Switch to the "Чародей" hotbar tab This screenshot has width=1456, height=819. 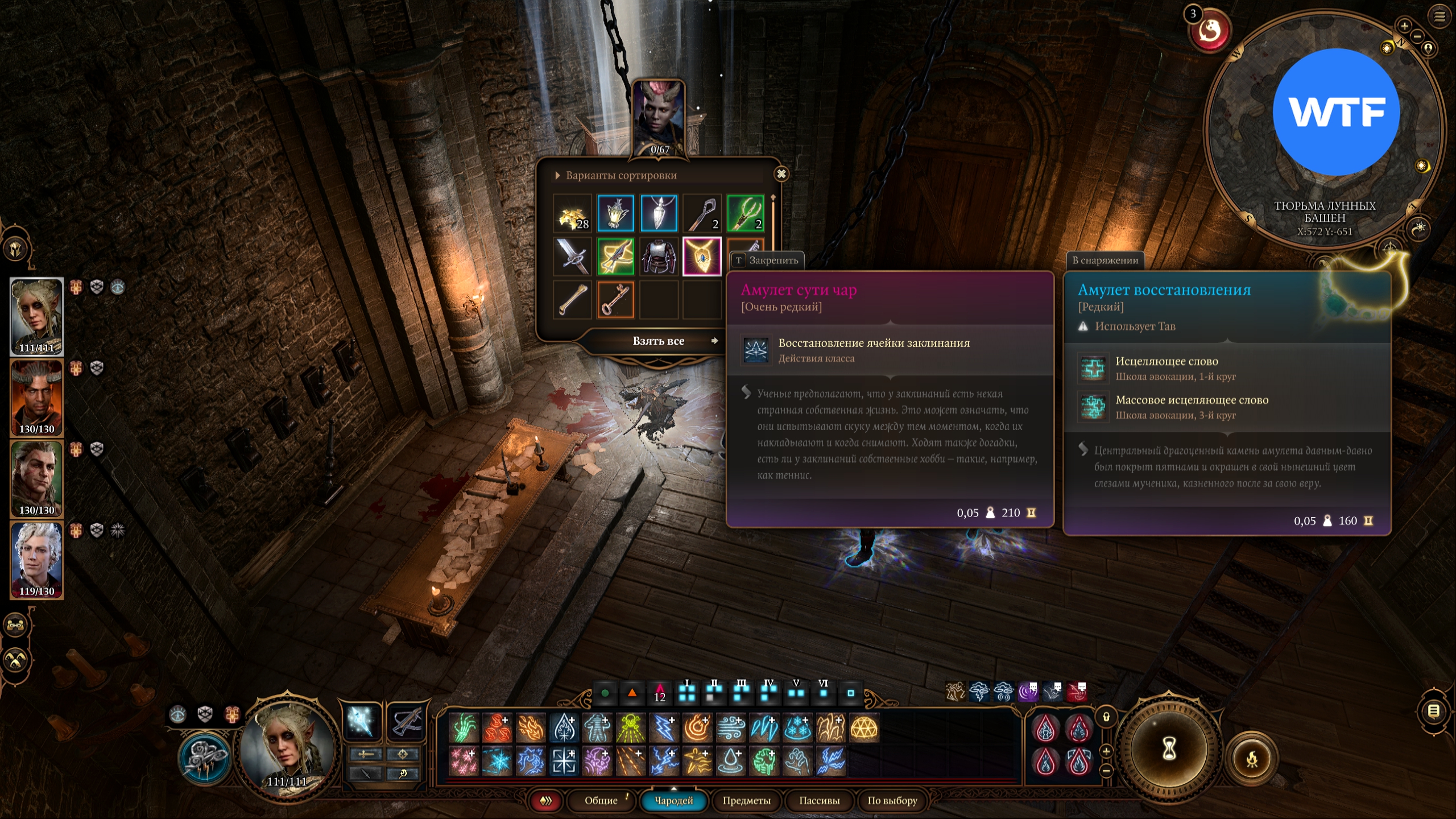pos(674,800)
